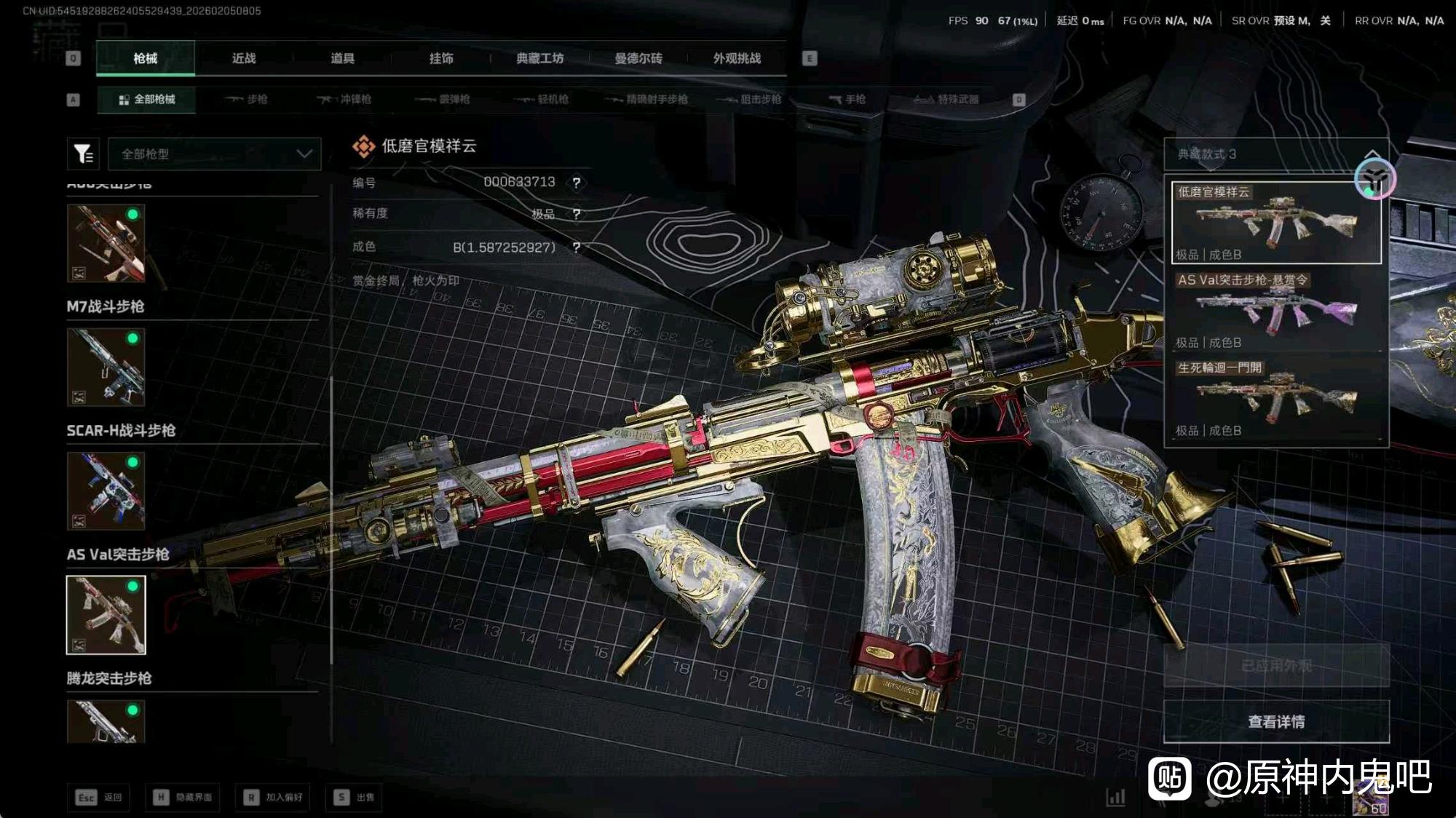Collapse the 典藏款式 panel arrow
1456x818 pixels.
[1372, 154]
